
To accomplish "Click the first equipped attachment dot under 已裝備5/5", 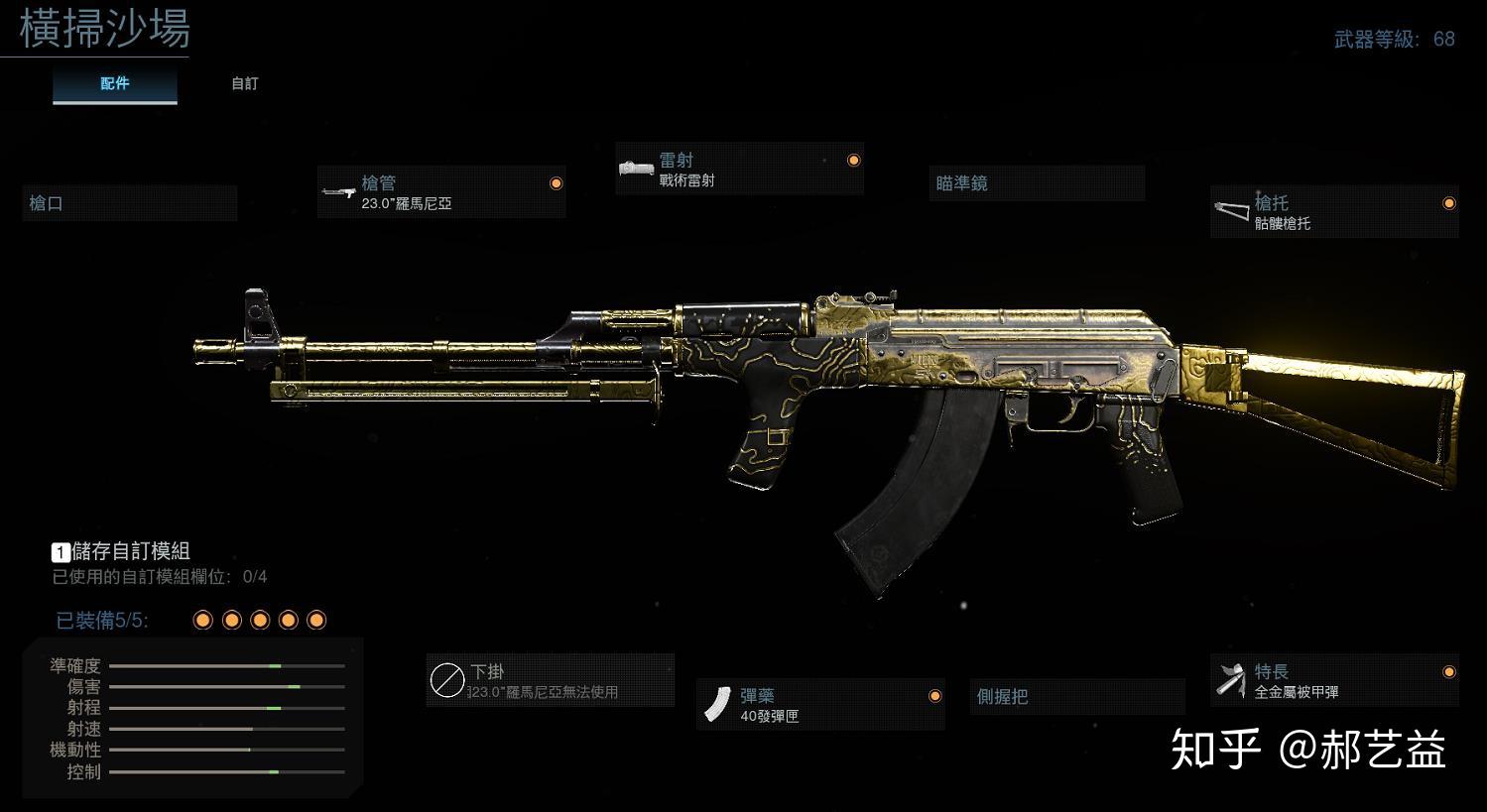I will (203, 619).
